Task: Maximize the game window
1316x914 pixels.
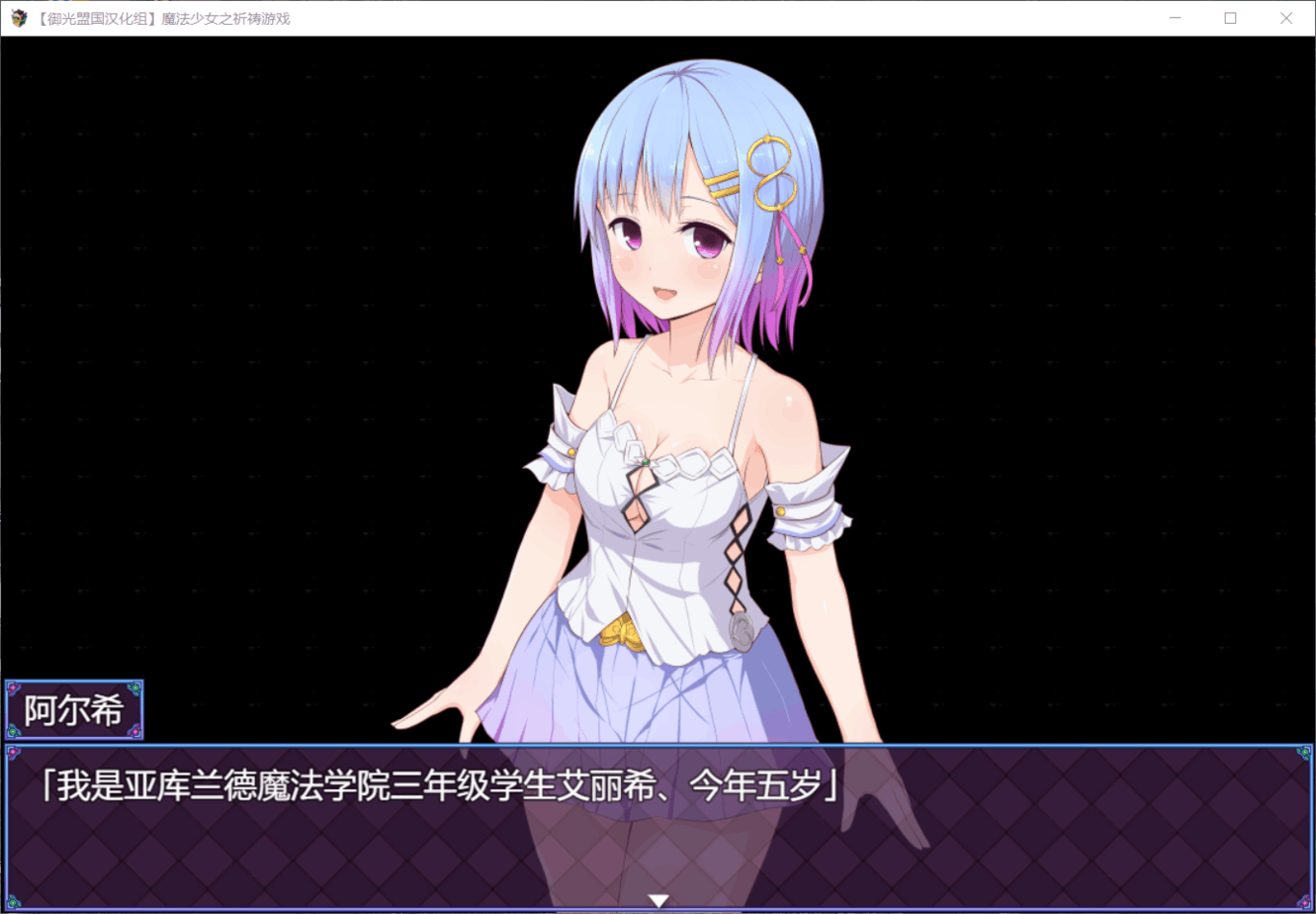Action: point(1230,18)
